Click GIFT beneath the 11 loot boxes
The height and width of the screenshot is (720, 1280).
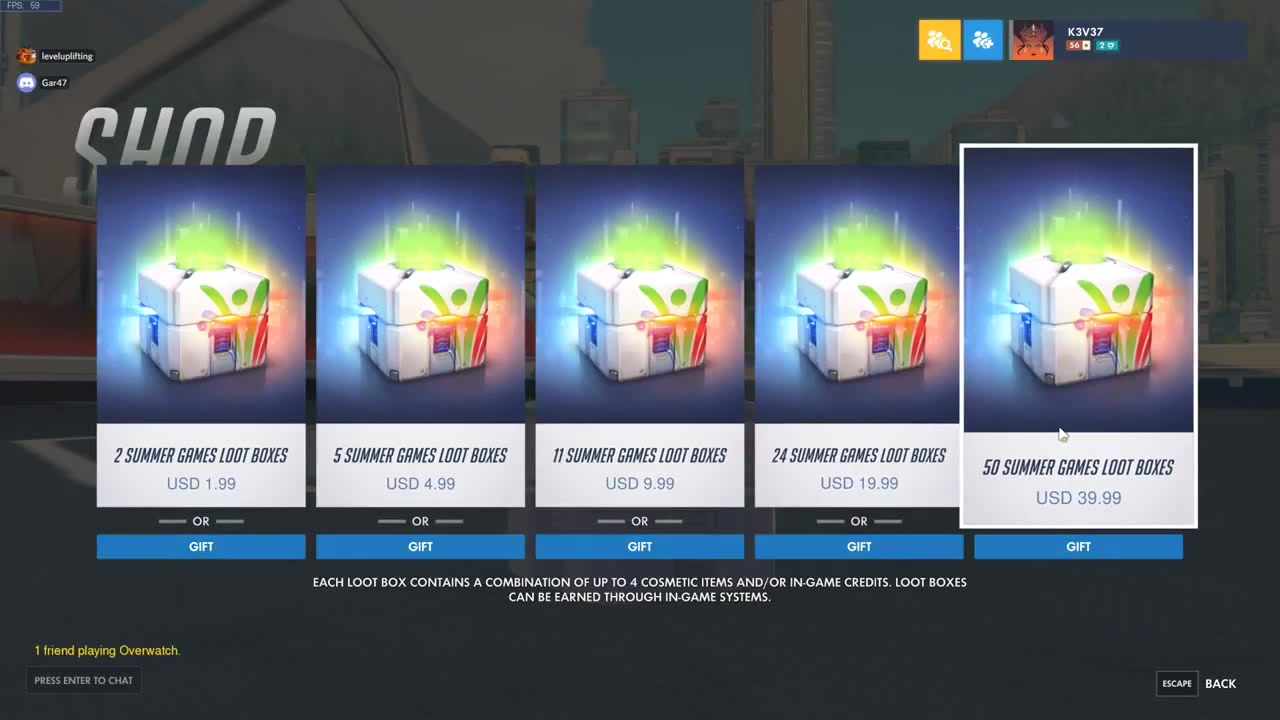639,546
